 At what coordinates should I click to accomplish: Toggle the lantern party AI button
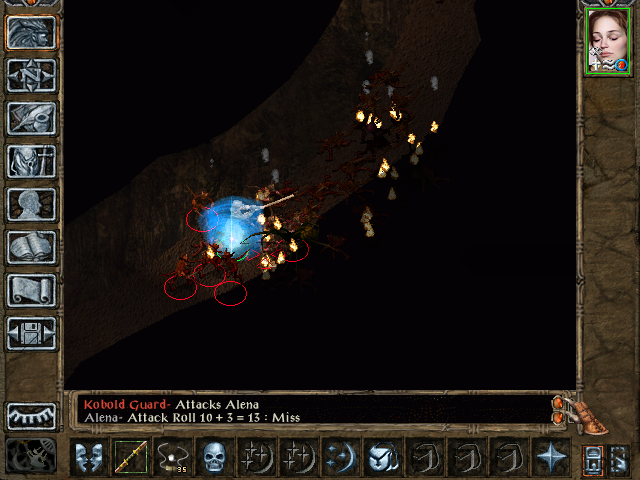tap(592, 457)
